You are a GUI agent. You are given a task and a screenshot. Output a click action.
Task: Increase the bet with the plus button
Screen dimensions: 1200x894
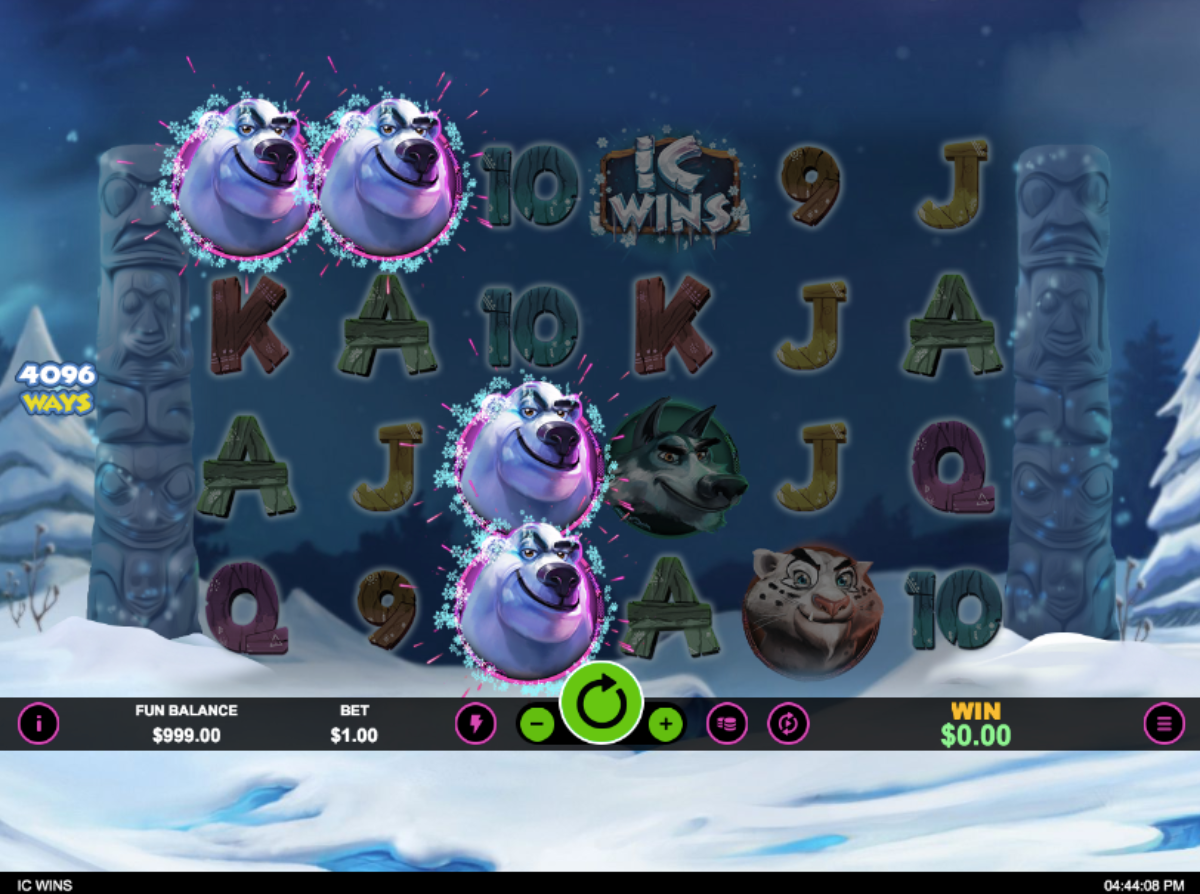[665, 723]
